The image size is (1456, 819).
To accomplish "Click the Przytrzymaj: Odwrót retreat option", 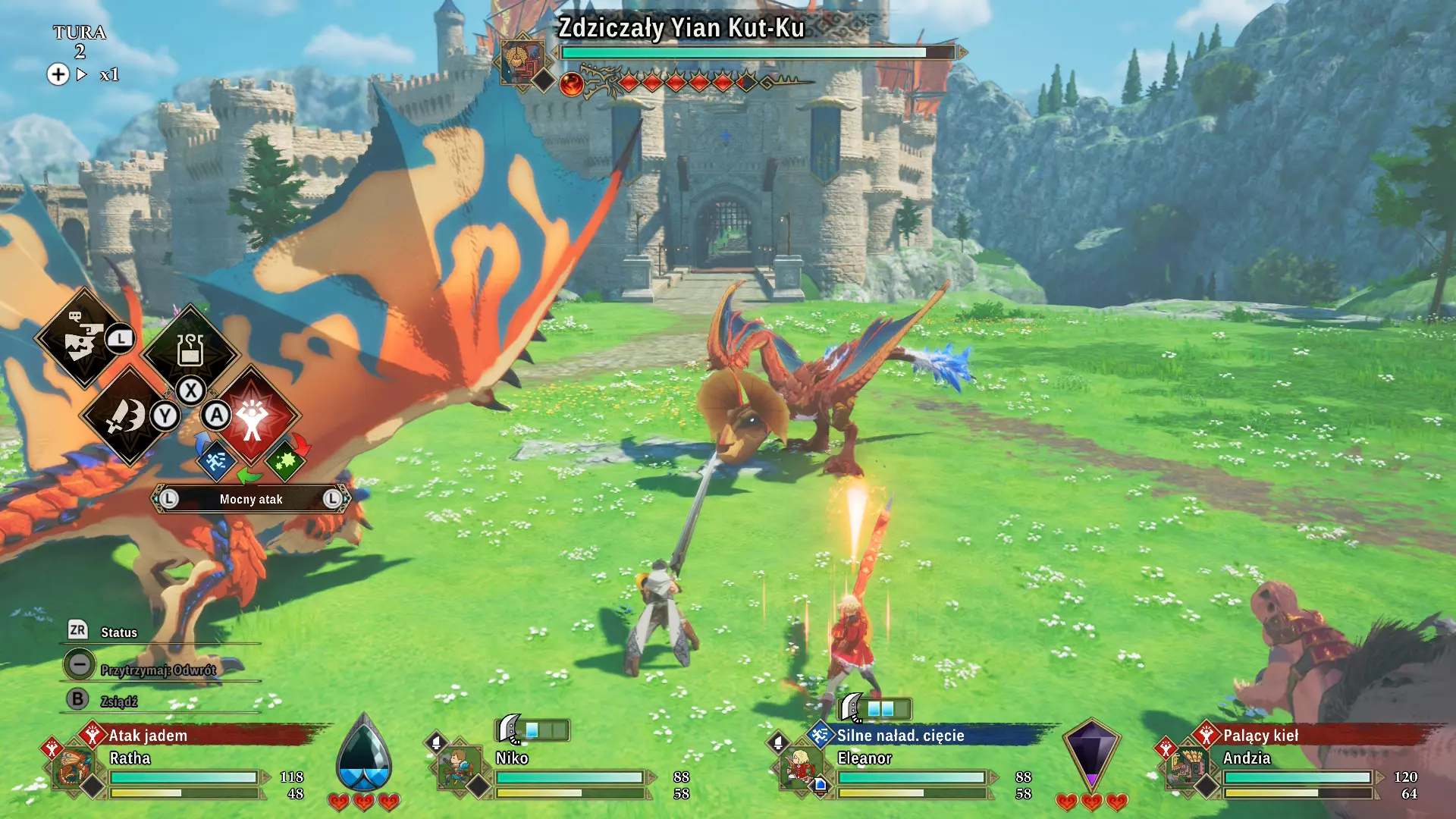I will [x=158, y=670].
